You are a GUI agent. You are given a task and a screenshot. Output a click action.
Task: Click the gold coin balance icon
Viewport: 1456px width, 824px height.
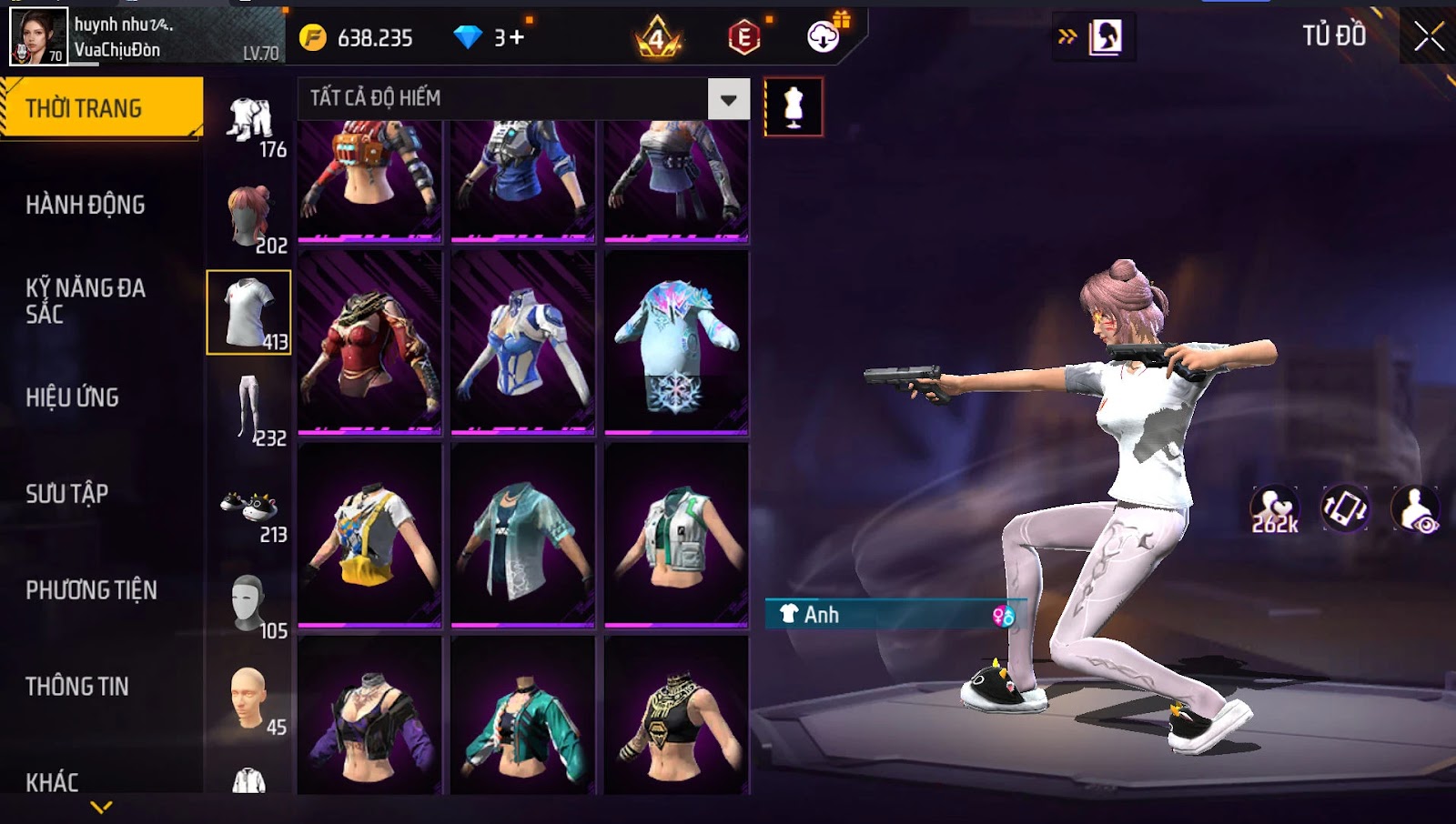click(x=313, y=37)
